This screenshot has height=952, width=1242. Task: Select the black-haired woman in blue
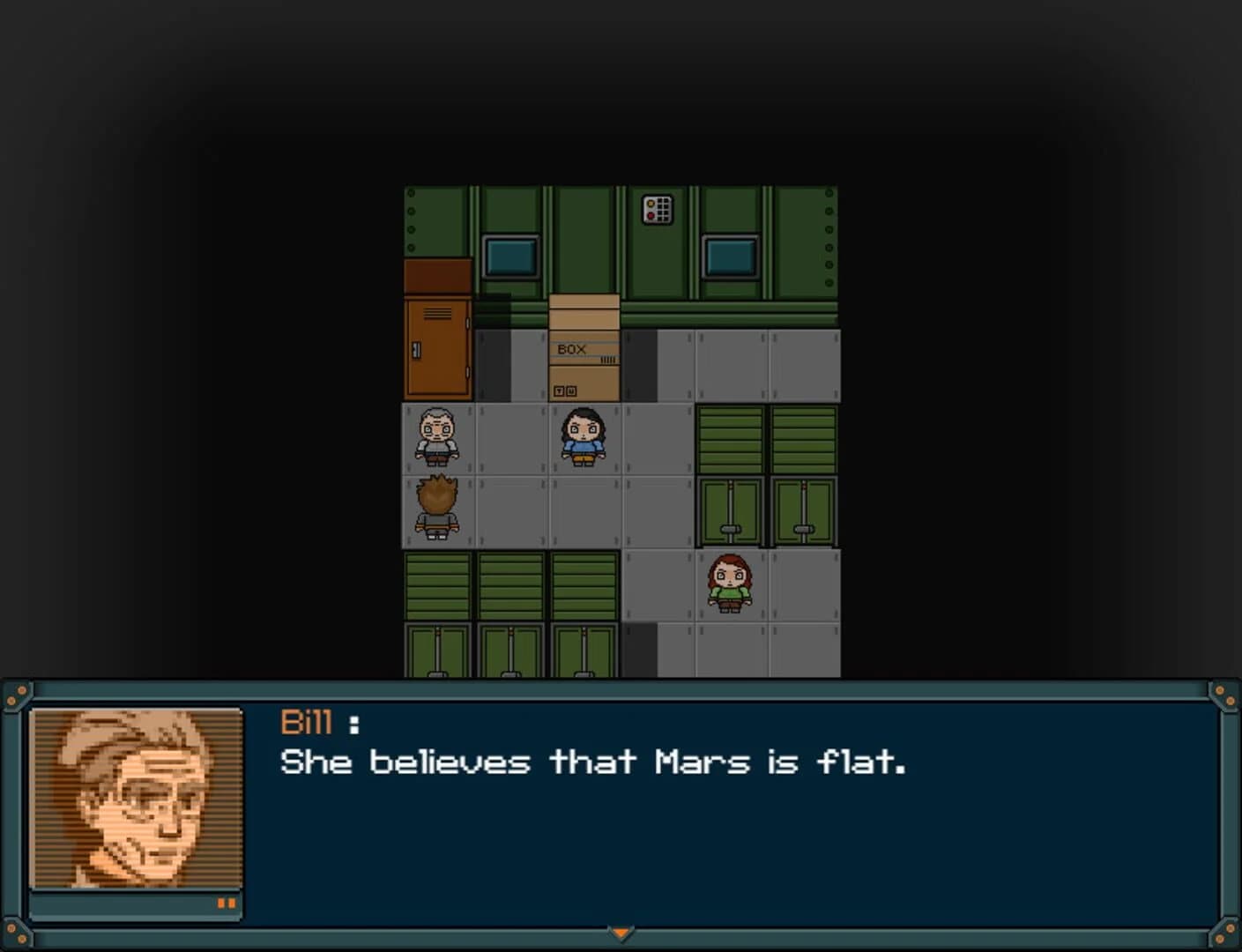(583, 439)
